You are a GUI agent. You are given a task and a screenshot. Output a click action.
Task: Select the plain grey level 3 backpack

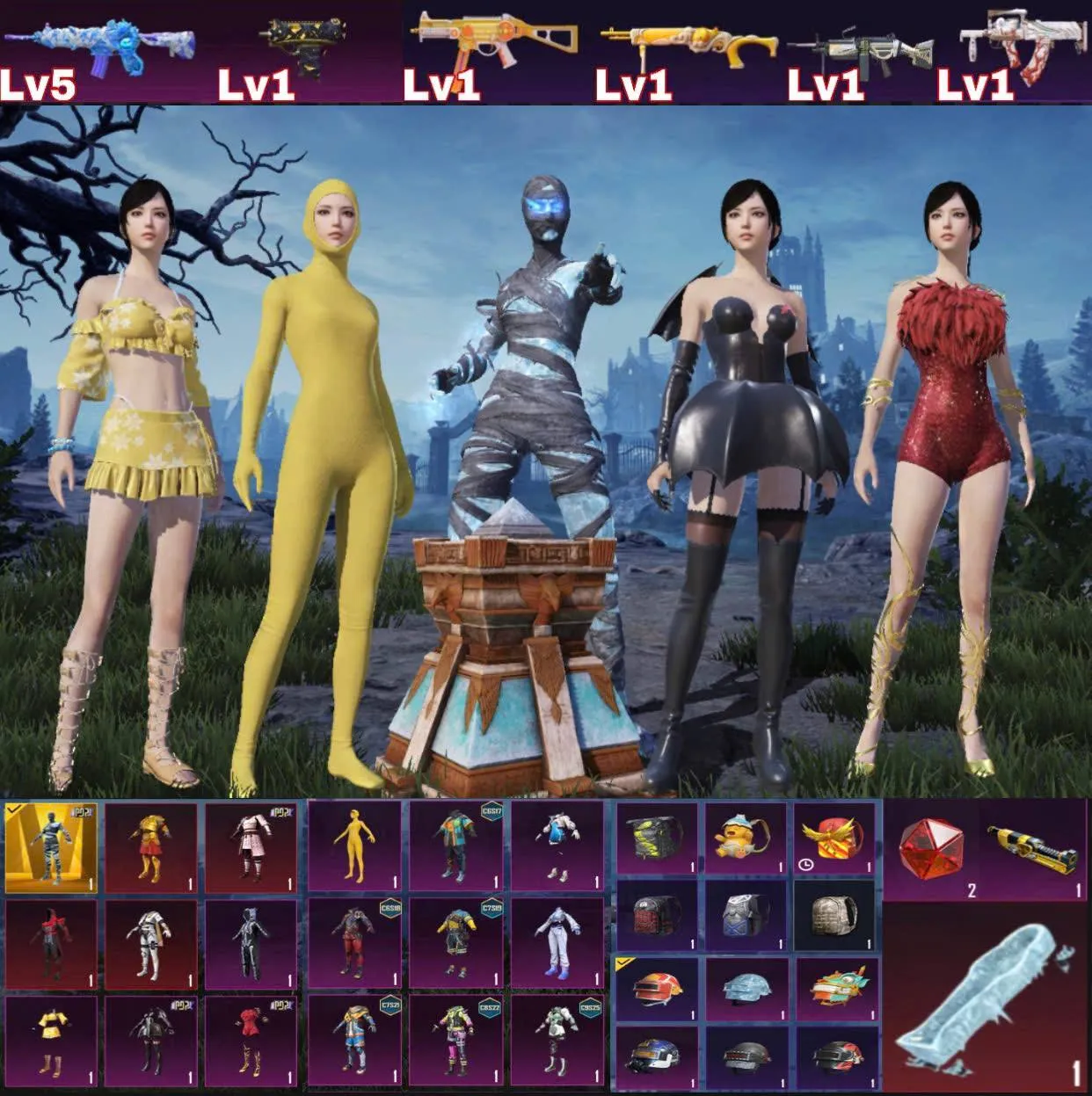[x=834, y=917]
